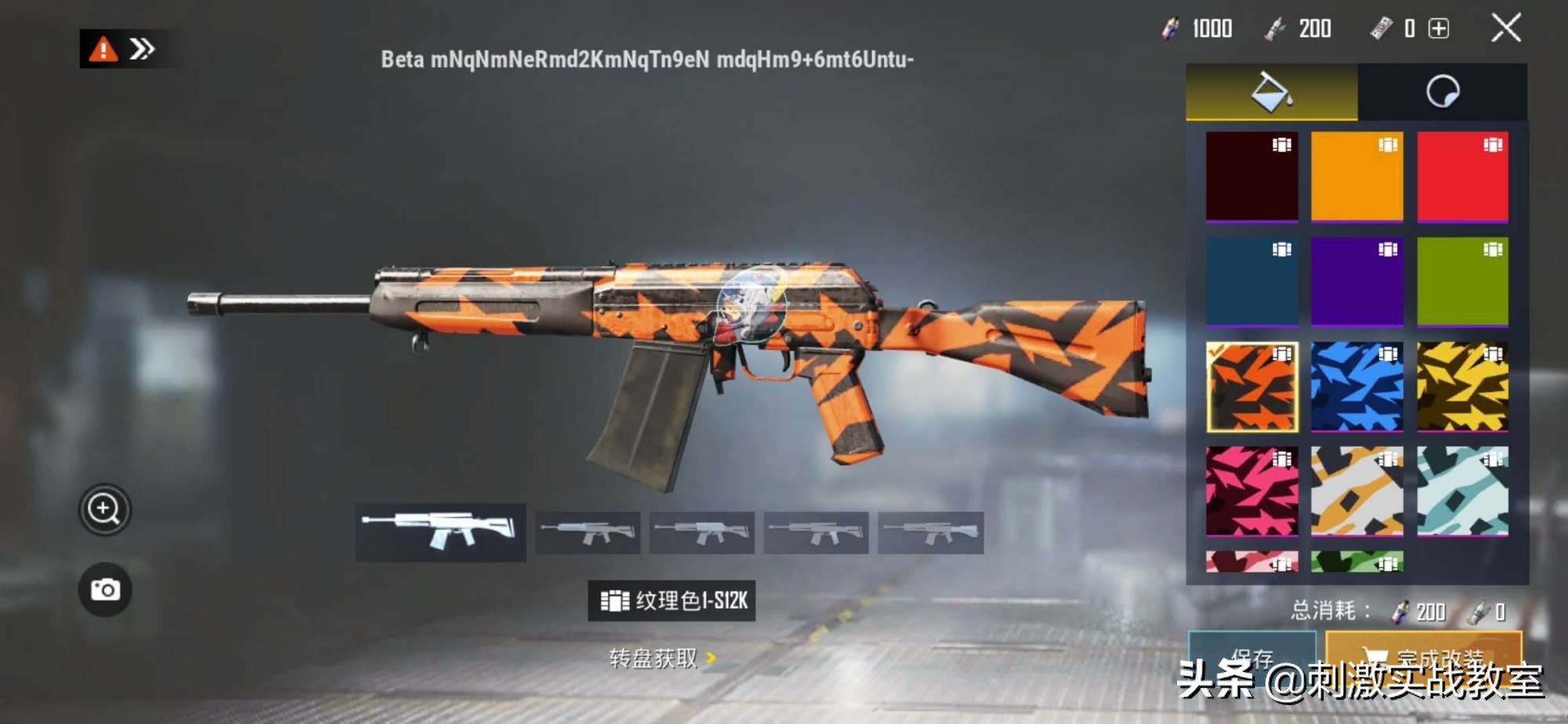Choose the solid purple paint swatch

(1356, 281)
